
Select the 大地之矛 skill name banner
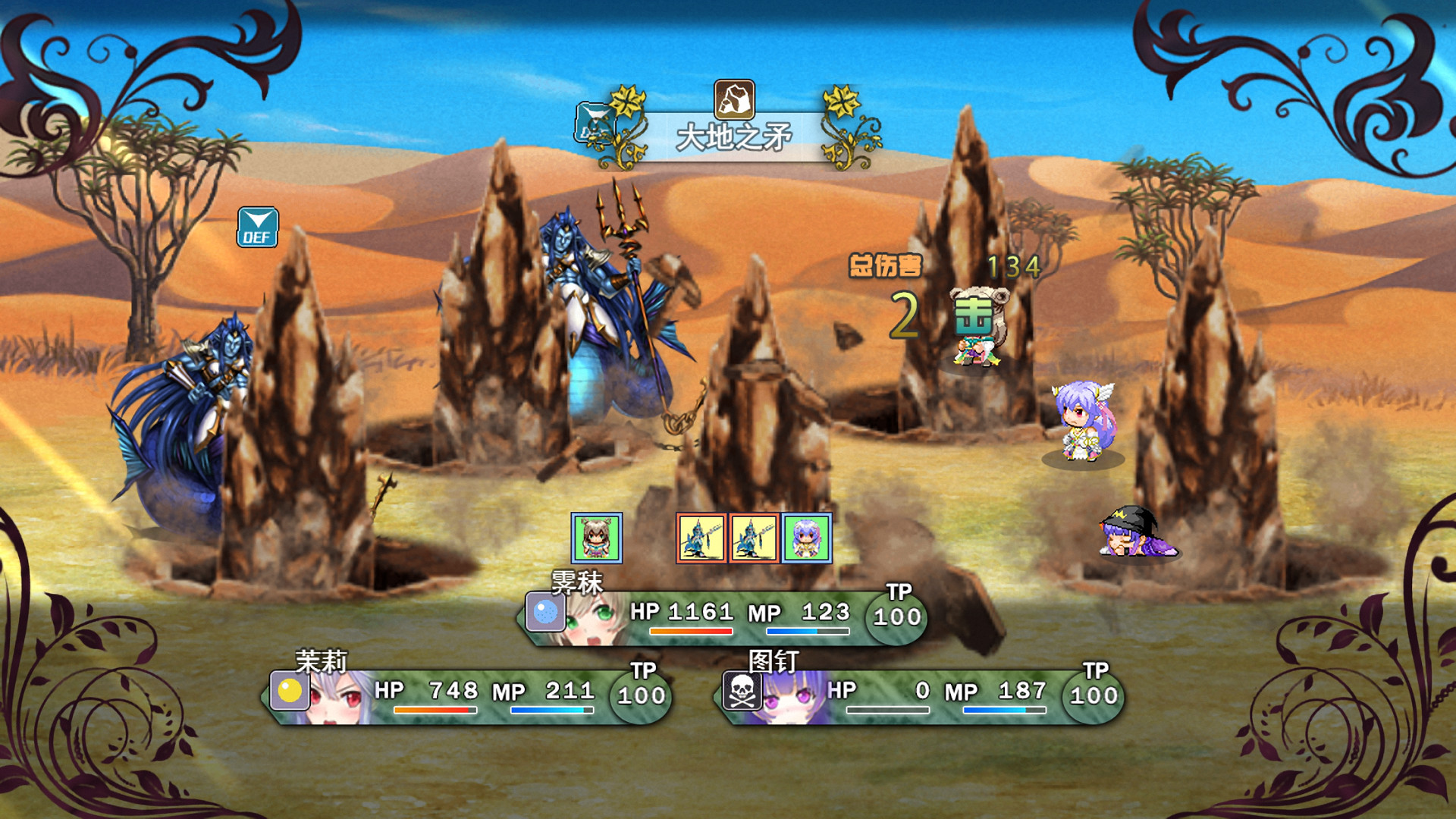tap(734, 136)
